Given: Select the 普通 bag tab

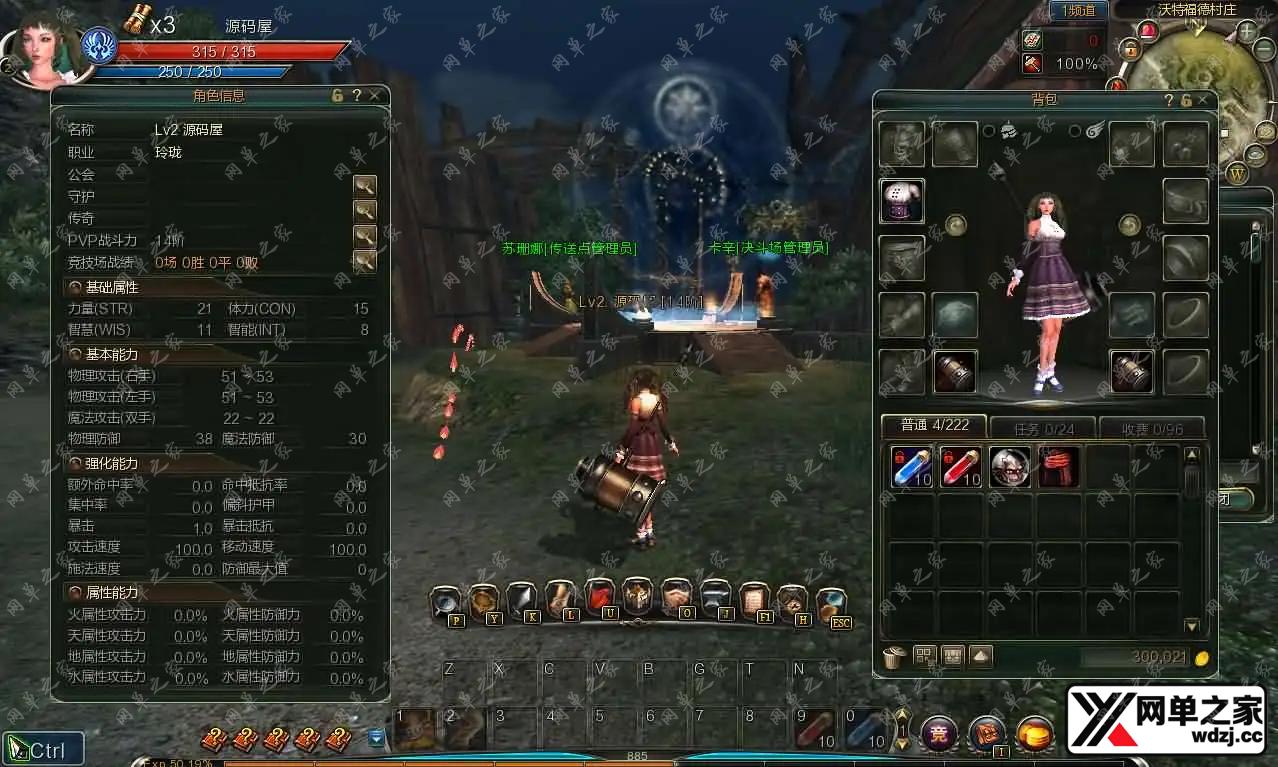Looking at the screenshot, I should point(933,426).
